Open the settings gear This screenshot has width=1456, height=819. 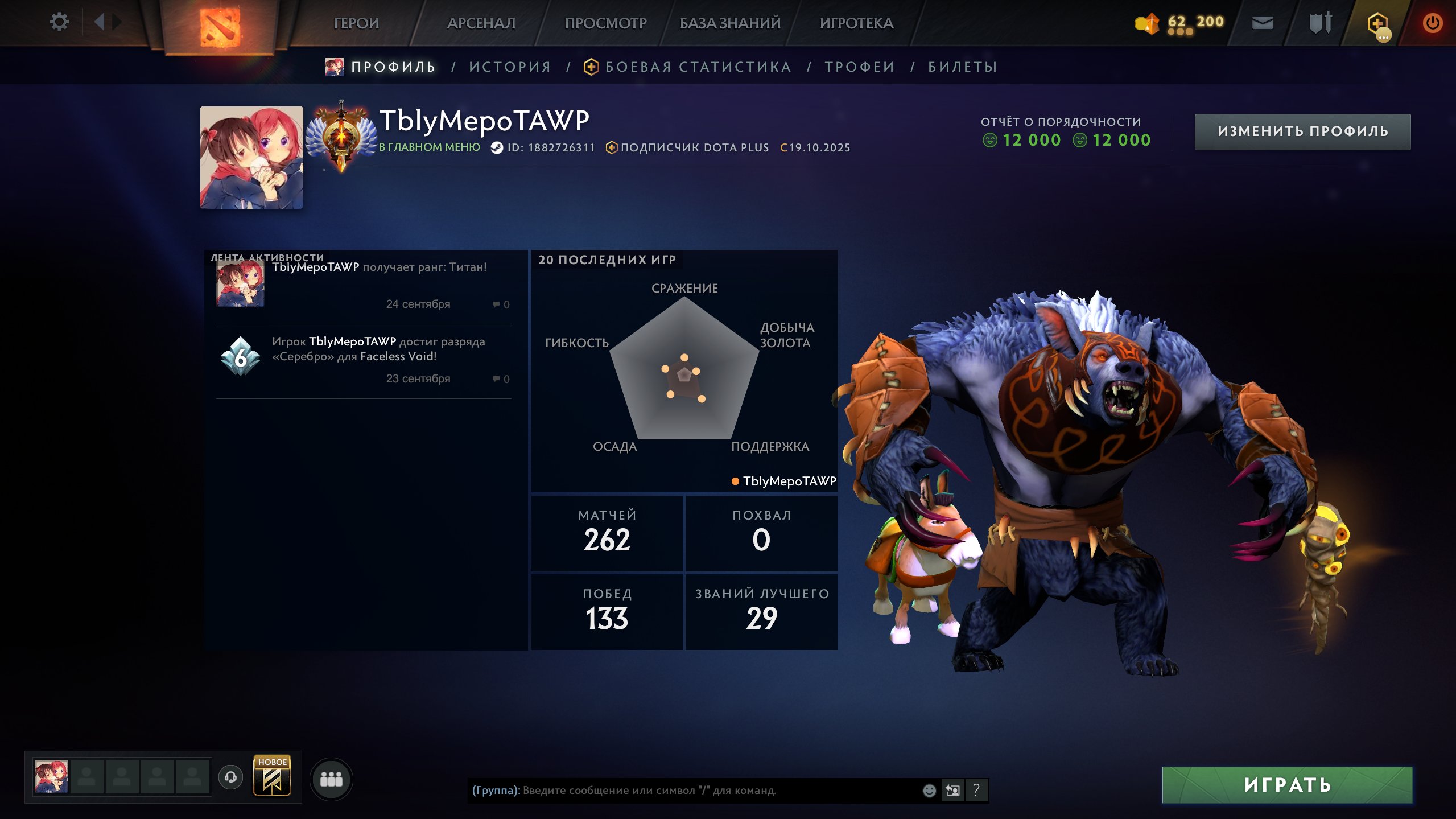[x=59, y=22]
